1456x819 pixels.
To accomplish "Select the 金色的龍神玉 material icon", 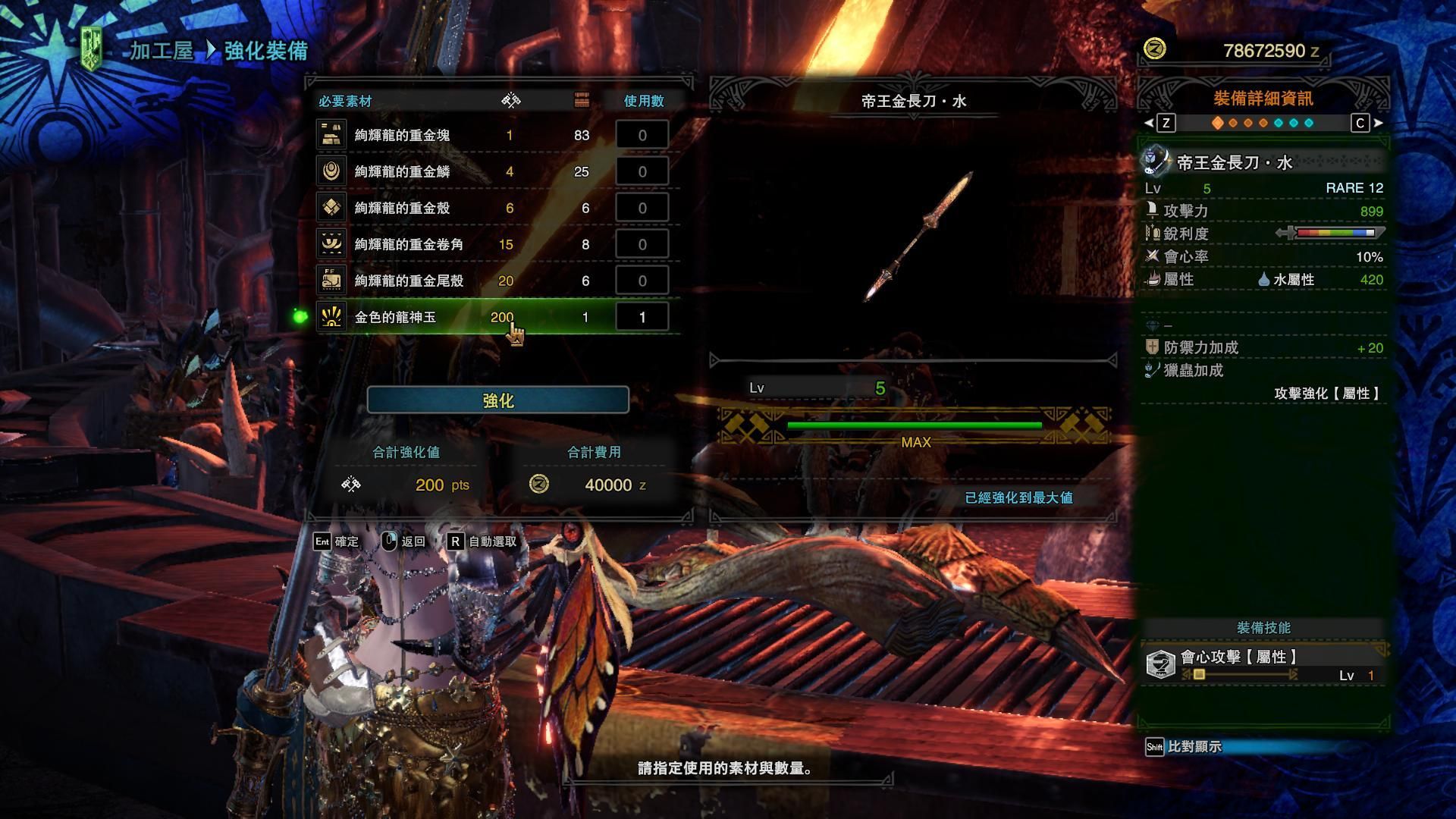I will coord(332,317).
